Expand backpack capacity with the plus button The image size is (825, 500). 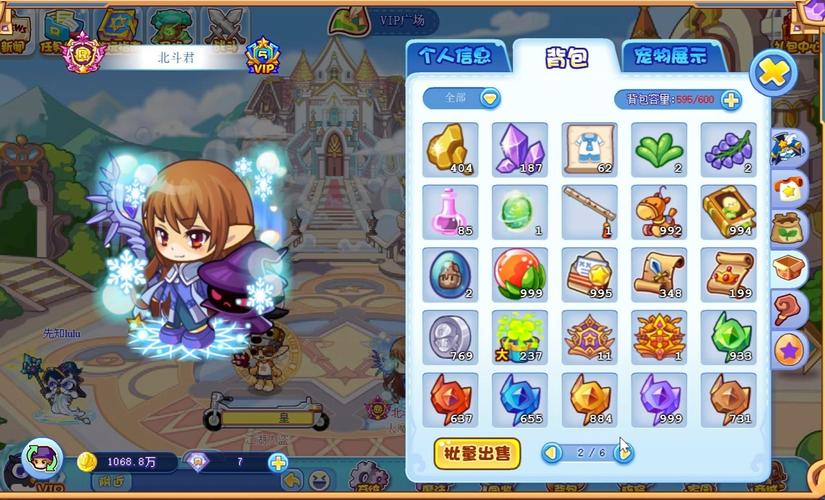[731, 99]
